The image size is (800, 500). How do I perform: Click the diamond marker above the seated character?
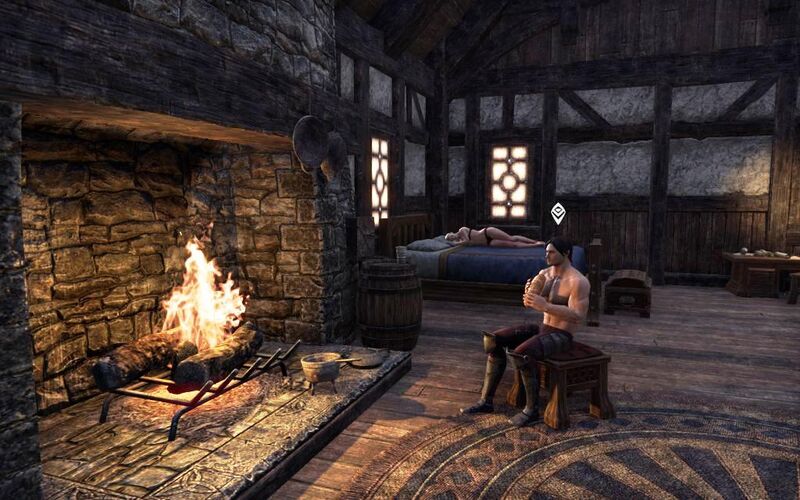click(x=558, y=212)
